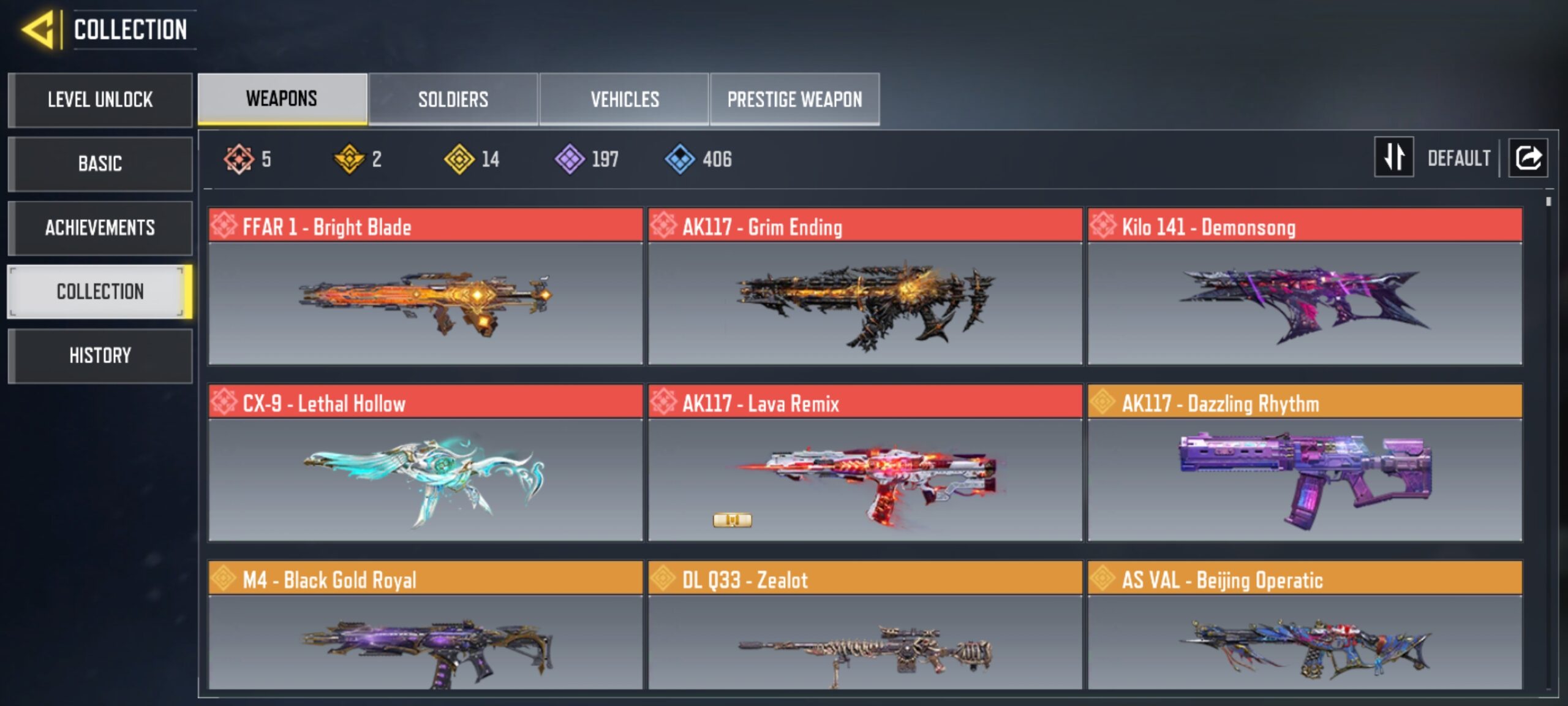Open the LEVEL UNLOCK section
The height and width of the screenshot is (706, 1568).
pos(100,100)
